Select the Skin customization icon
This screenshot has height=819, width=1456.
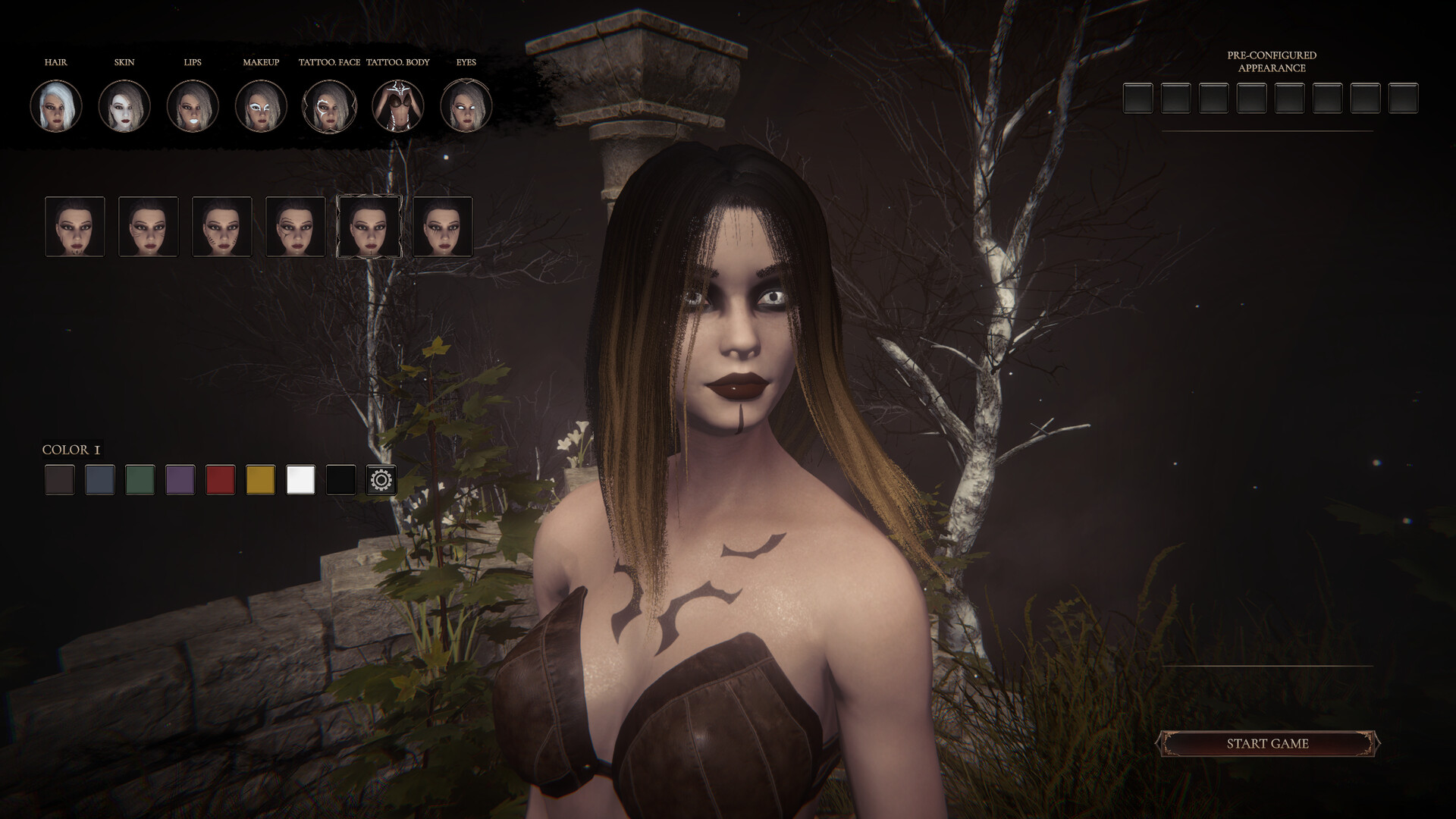(124, 105)
